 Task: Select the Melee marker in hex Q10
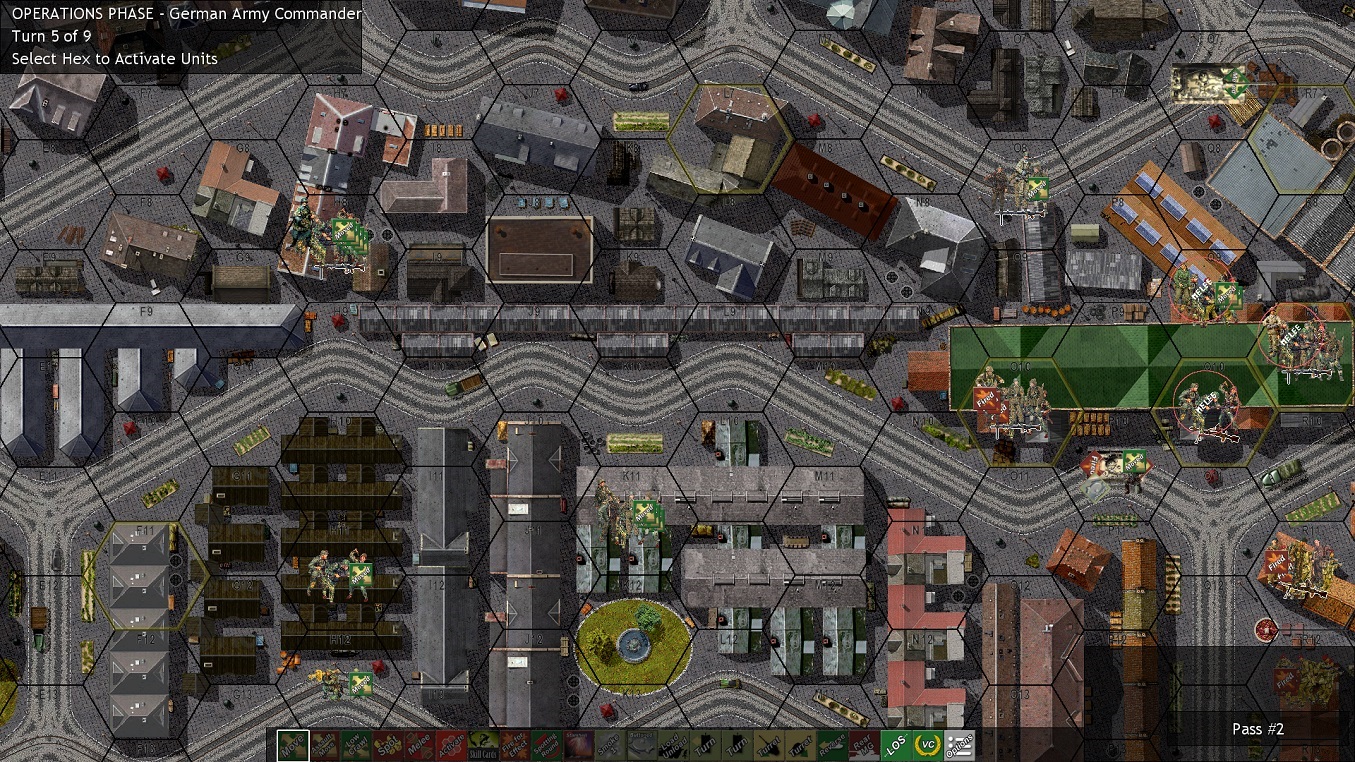pyautogui.click(x=1206, y=402)
